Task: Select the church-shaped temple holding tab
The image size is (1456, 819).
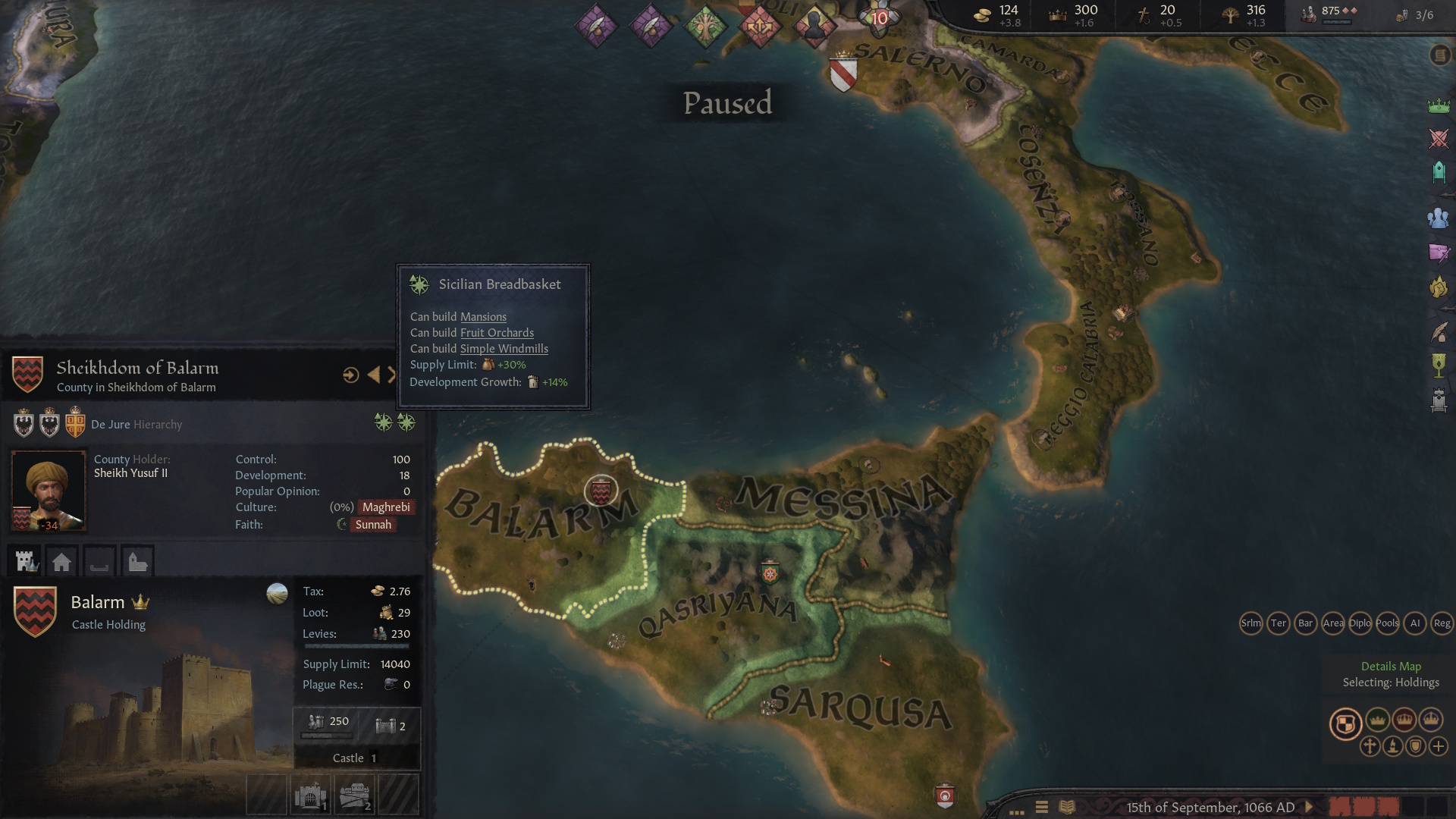Action: point(137,562)
